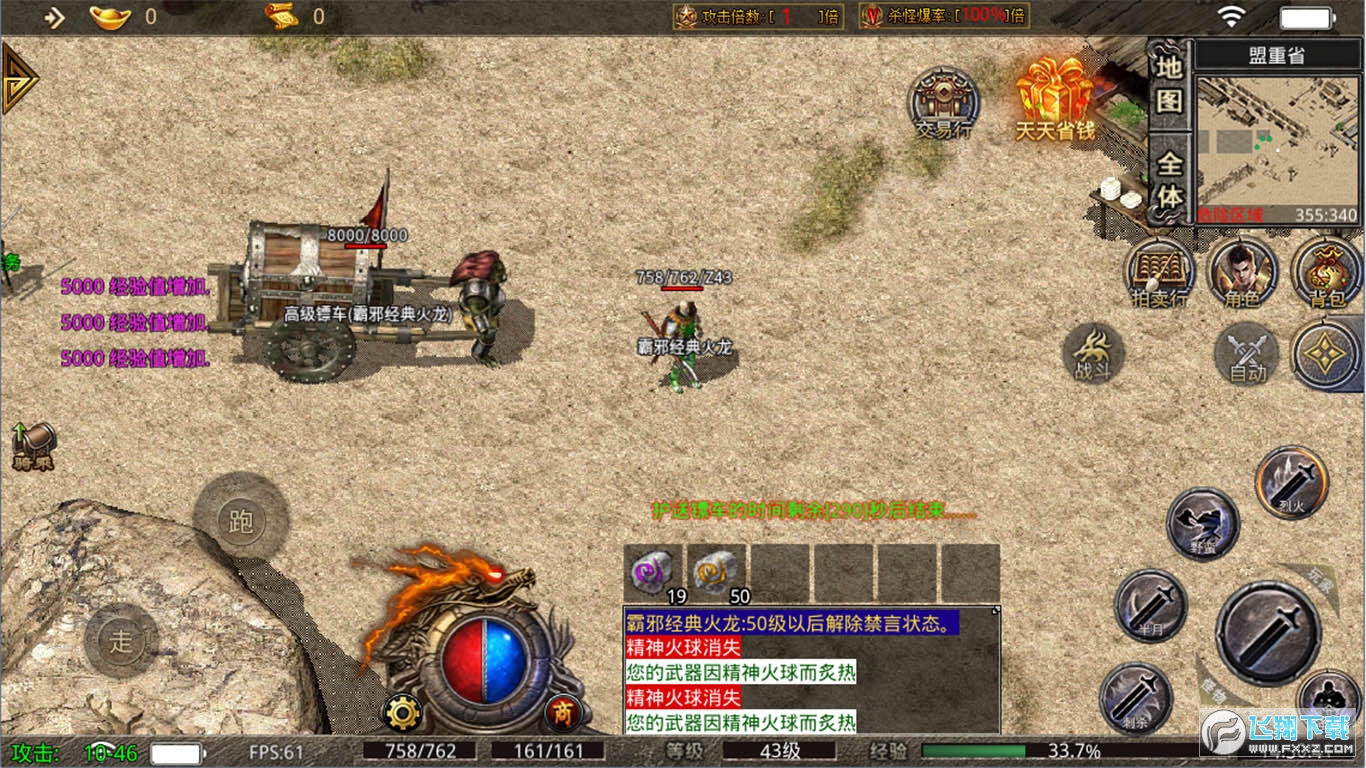Viewport: 1366px width, 768px height.
Task: Tap the large basic sword attack button
Action: (1267, 633)
